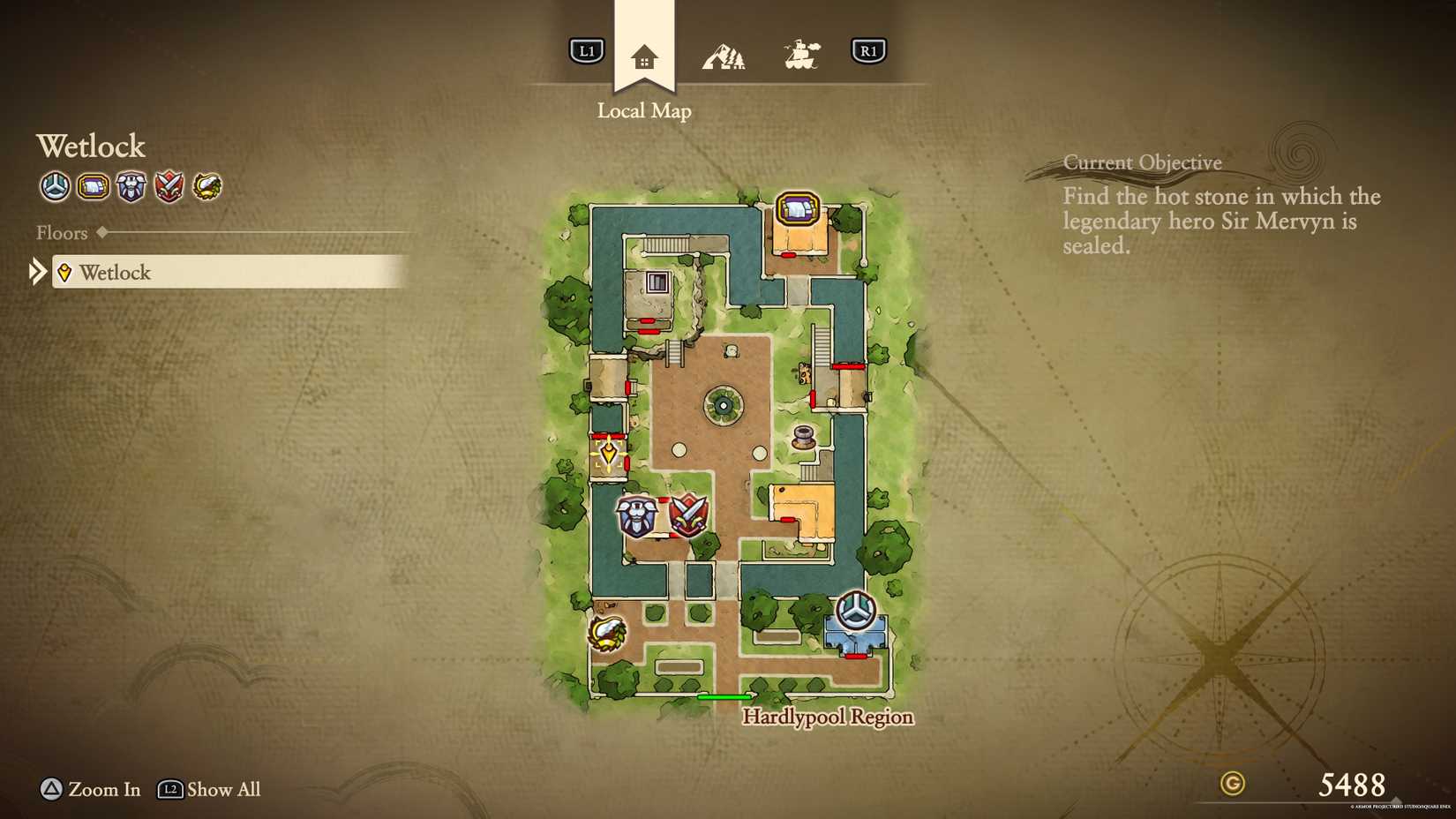Click the R1 tab switch indicator
The width and height of the screenshot is (1456, 819).
tap(869, 50)
